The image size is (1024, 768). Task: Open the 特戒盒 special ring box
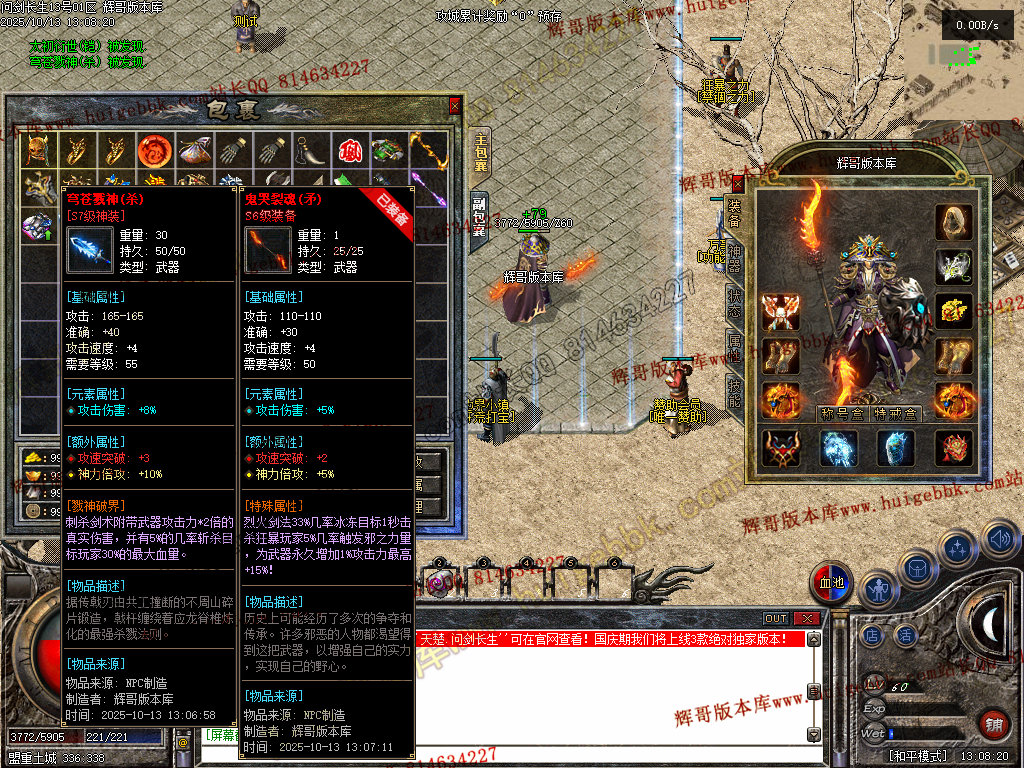pos(895,412)
